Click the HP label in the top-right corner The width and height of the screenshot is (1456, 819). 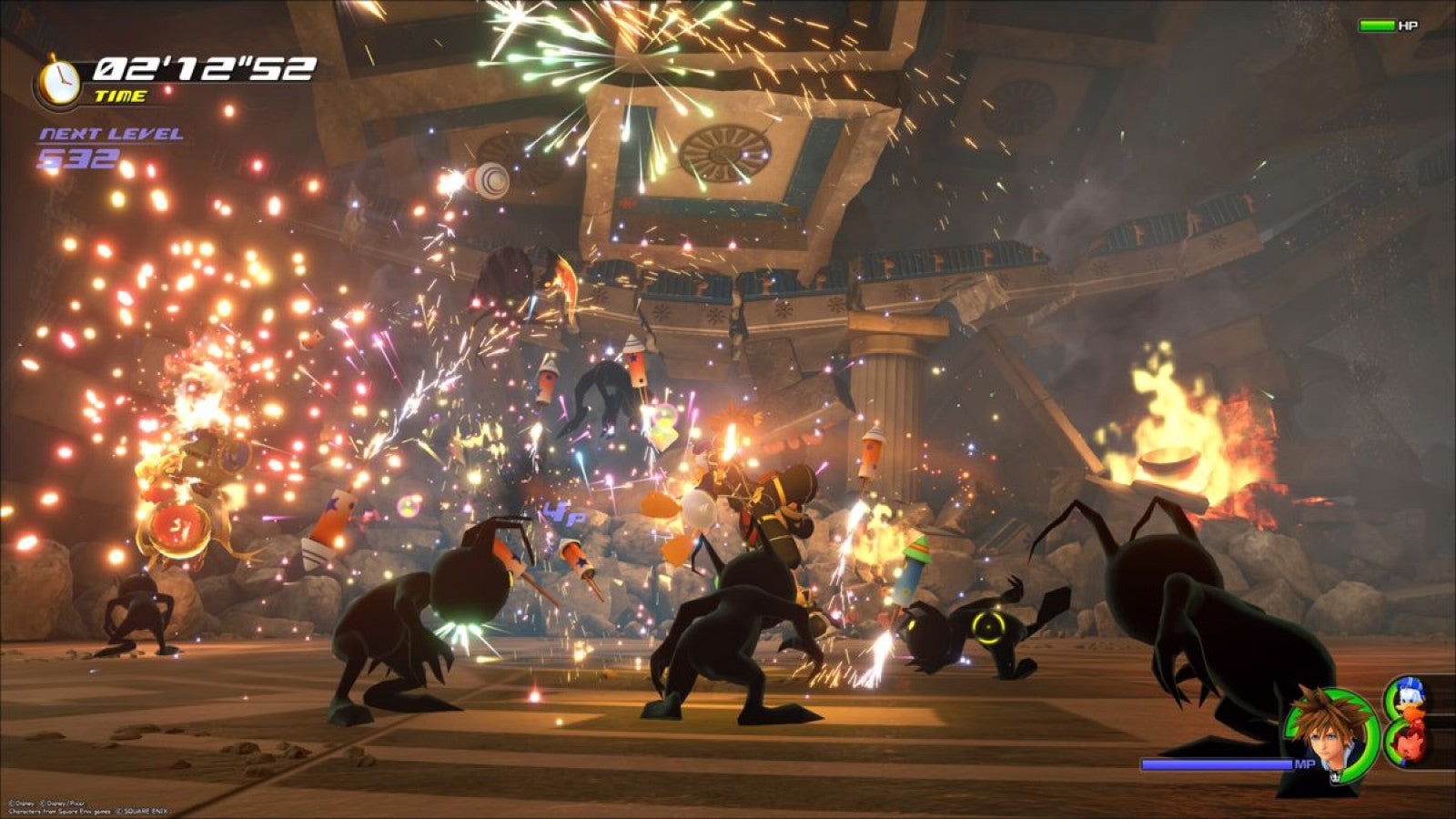1410,26
